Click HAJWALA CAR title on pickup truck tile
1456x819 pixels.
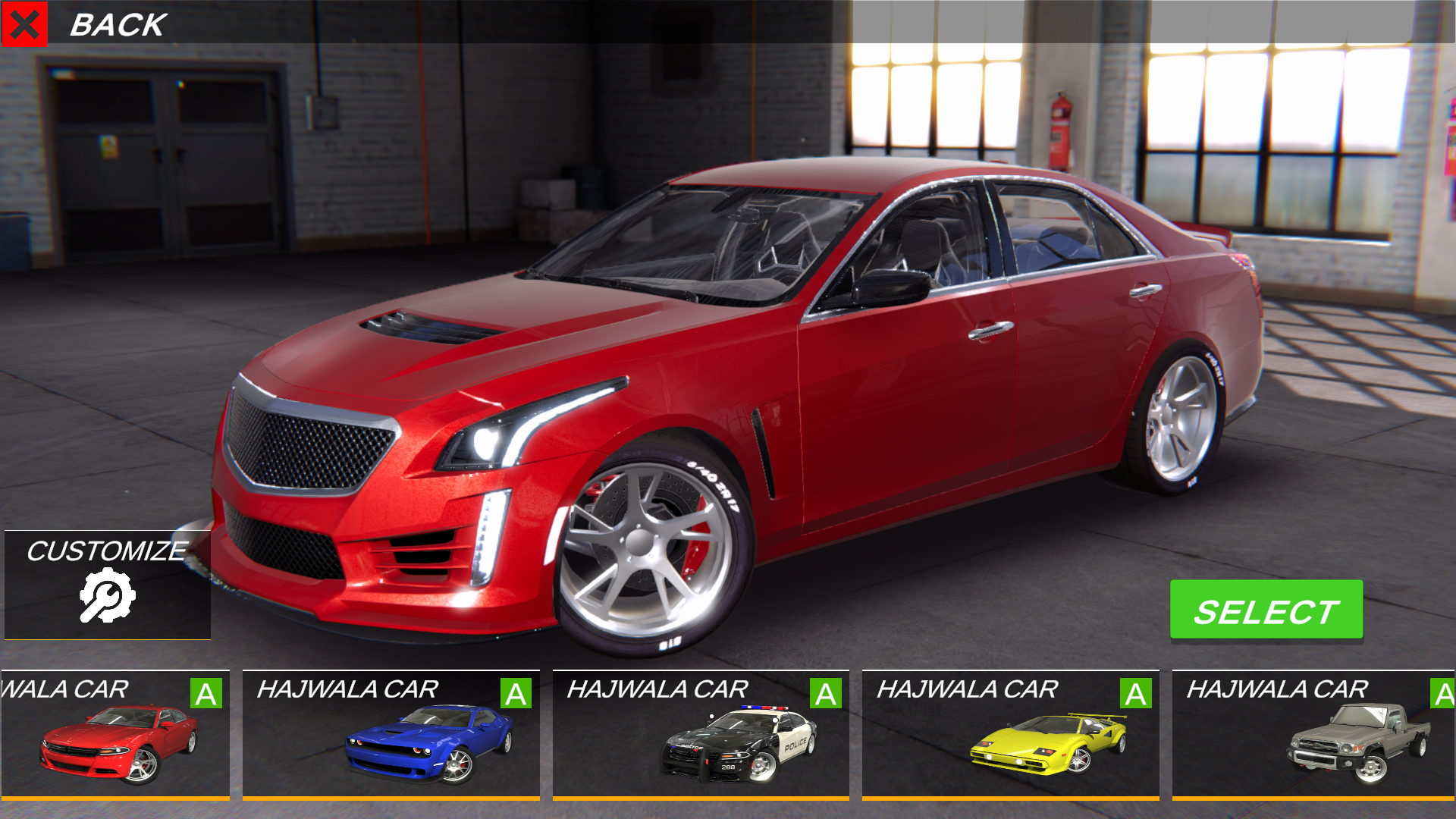(1278, 689)
